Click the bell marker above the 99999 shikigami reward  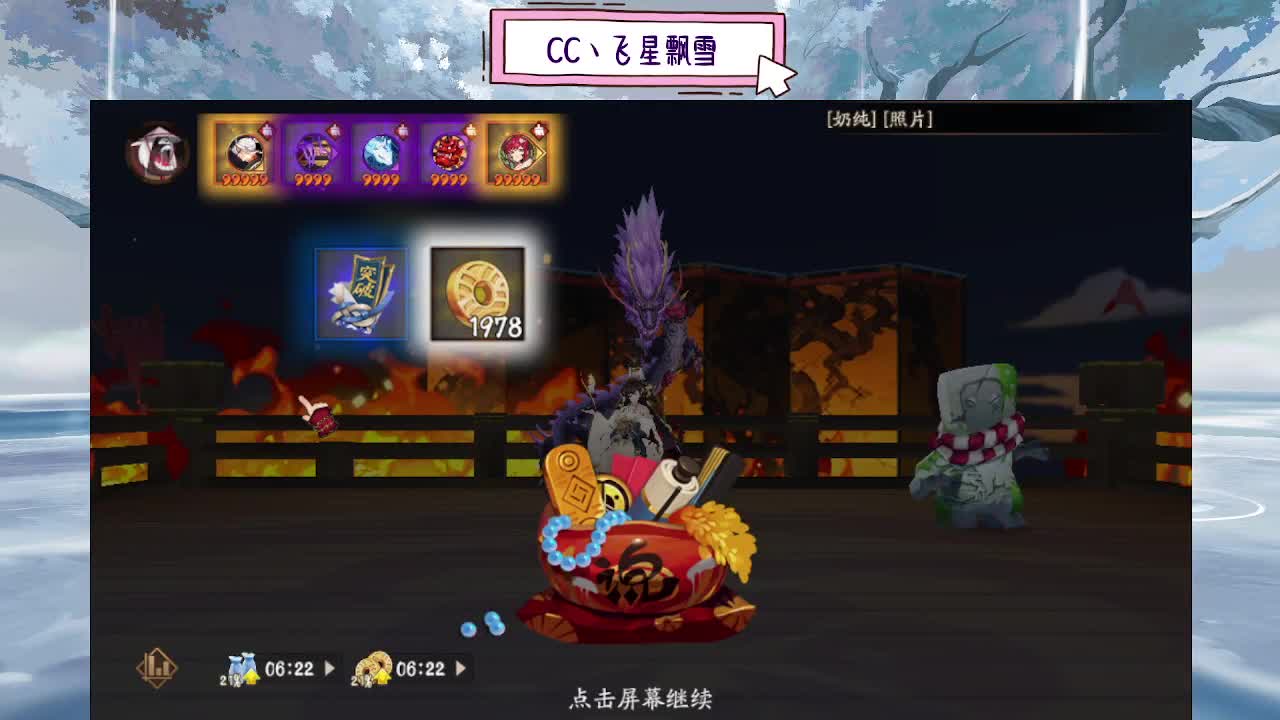point(537,130)
